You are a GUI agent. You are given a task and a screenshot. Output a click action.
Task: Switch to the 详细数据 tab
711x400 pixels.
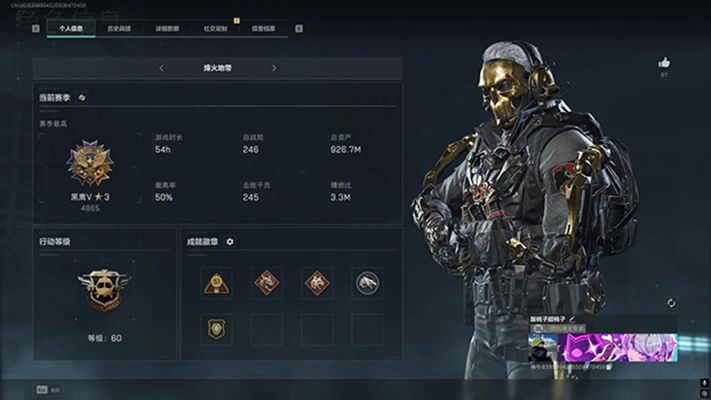coord(167,29)
